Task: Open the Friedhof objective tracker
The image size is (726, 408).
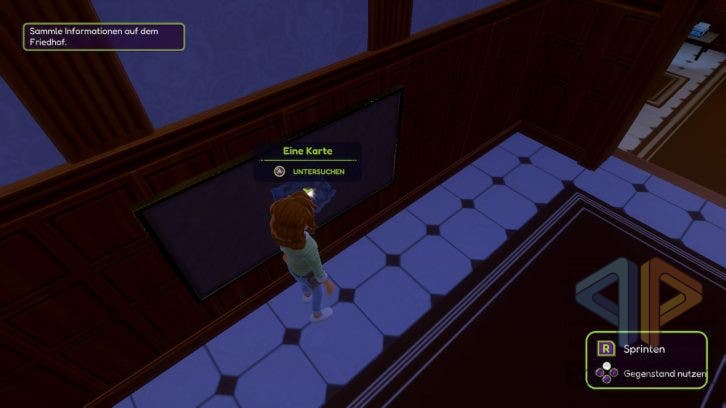Action: (105, 37)
